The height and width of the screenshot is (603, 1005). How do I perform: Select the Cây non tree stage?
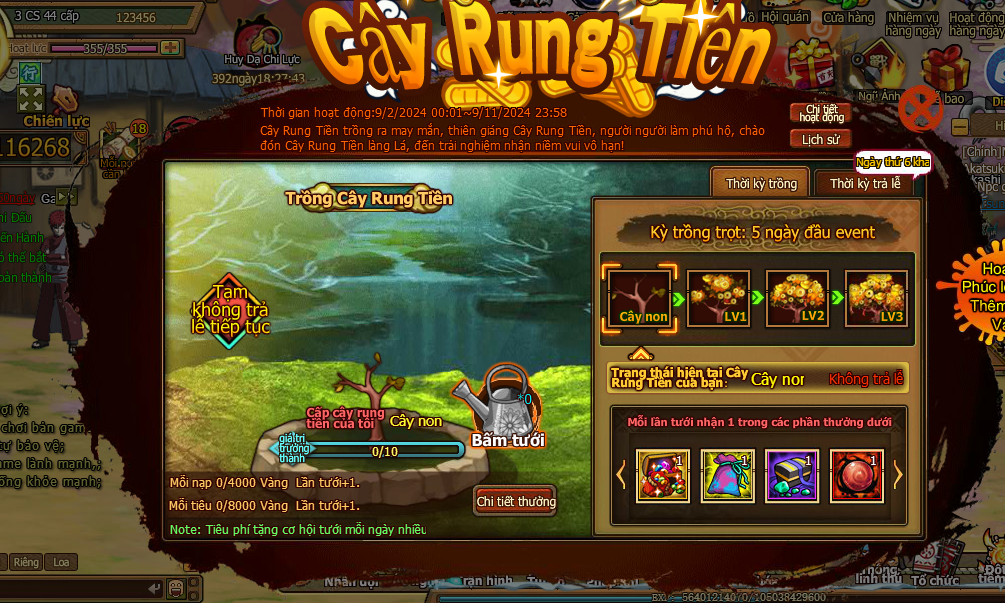tap(639, 299)
